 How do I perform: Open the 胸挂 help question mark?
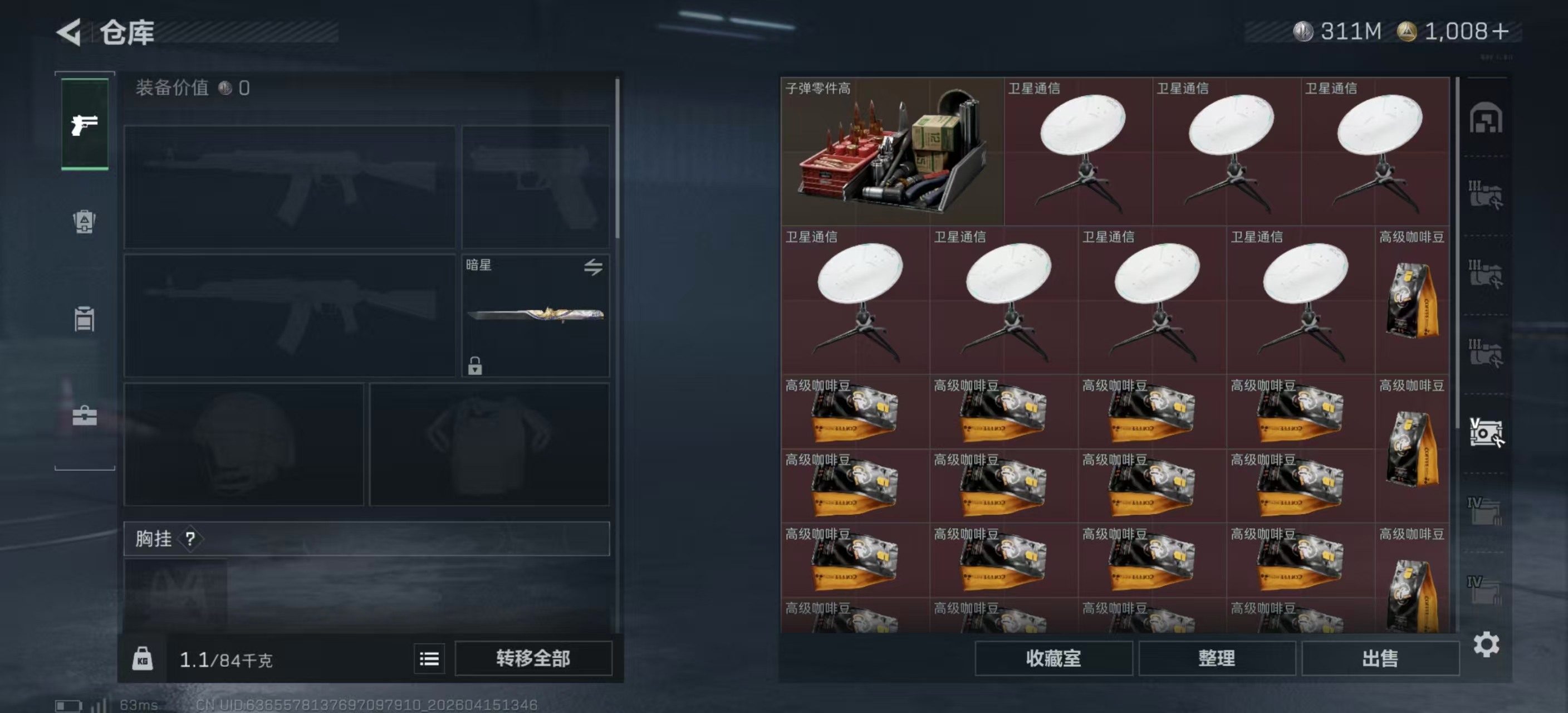click(190, 538)
